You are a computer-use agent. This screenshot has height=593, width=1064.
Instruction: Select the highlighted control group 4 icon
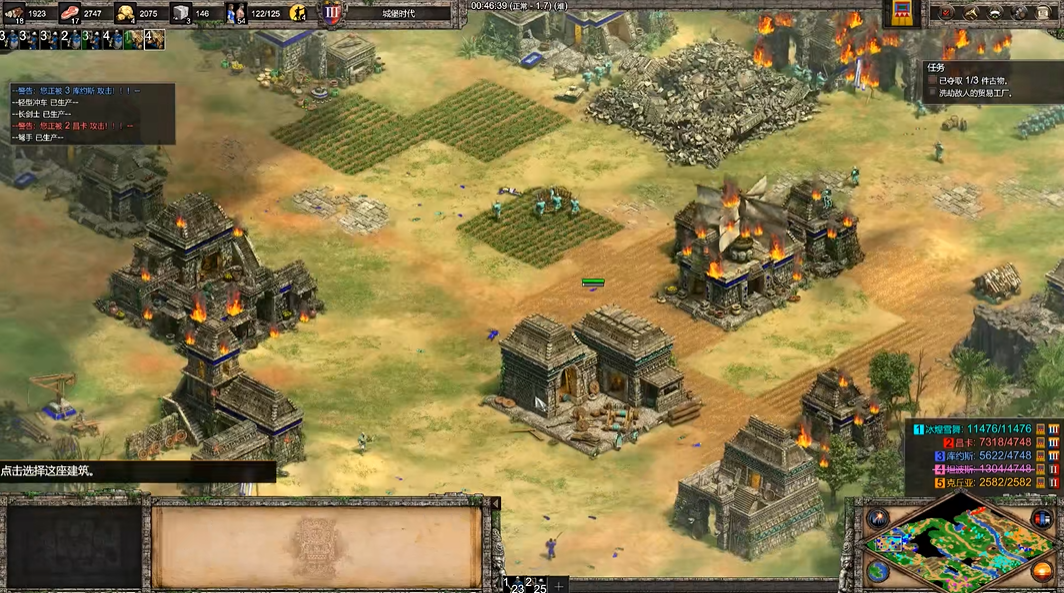click(x=154, y=39)
